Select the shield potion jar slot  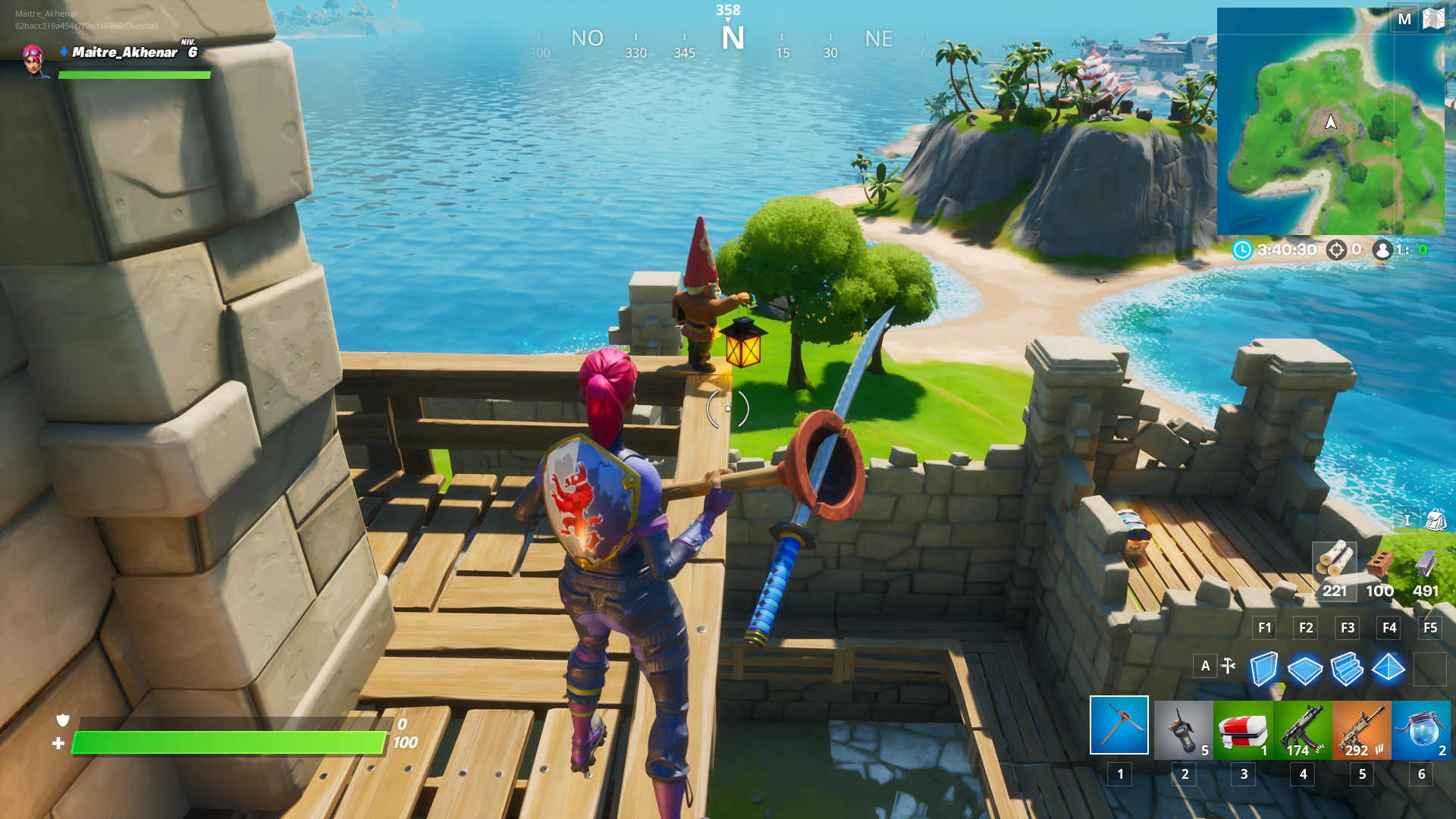(x=1421, y=730)
